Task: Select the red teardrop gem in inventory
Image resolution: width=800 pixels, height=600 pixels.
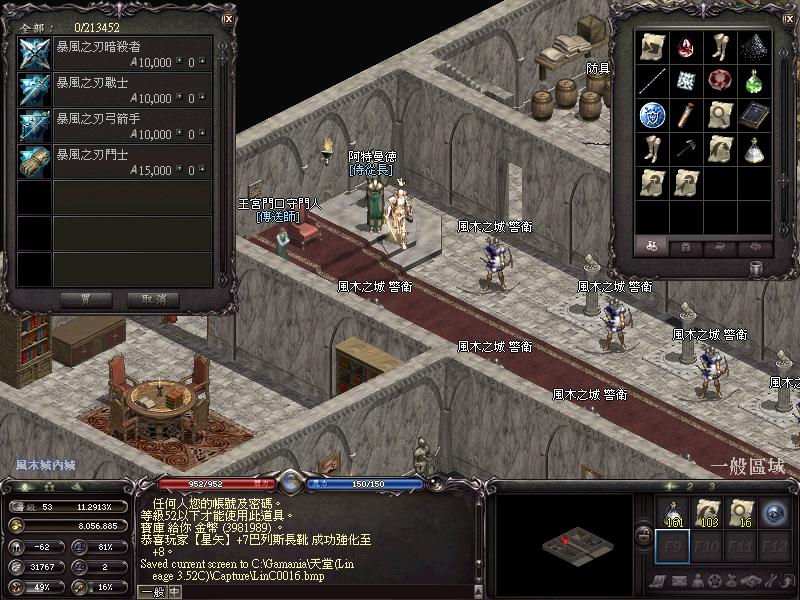Action: 686,47
